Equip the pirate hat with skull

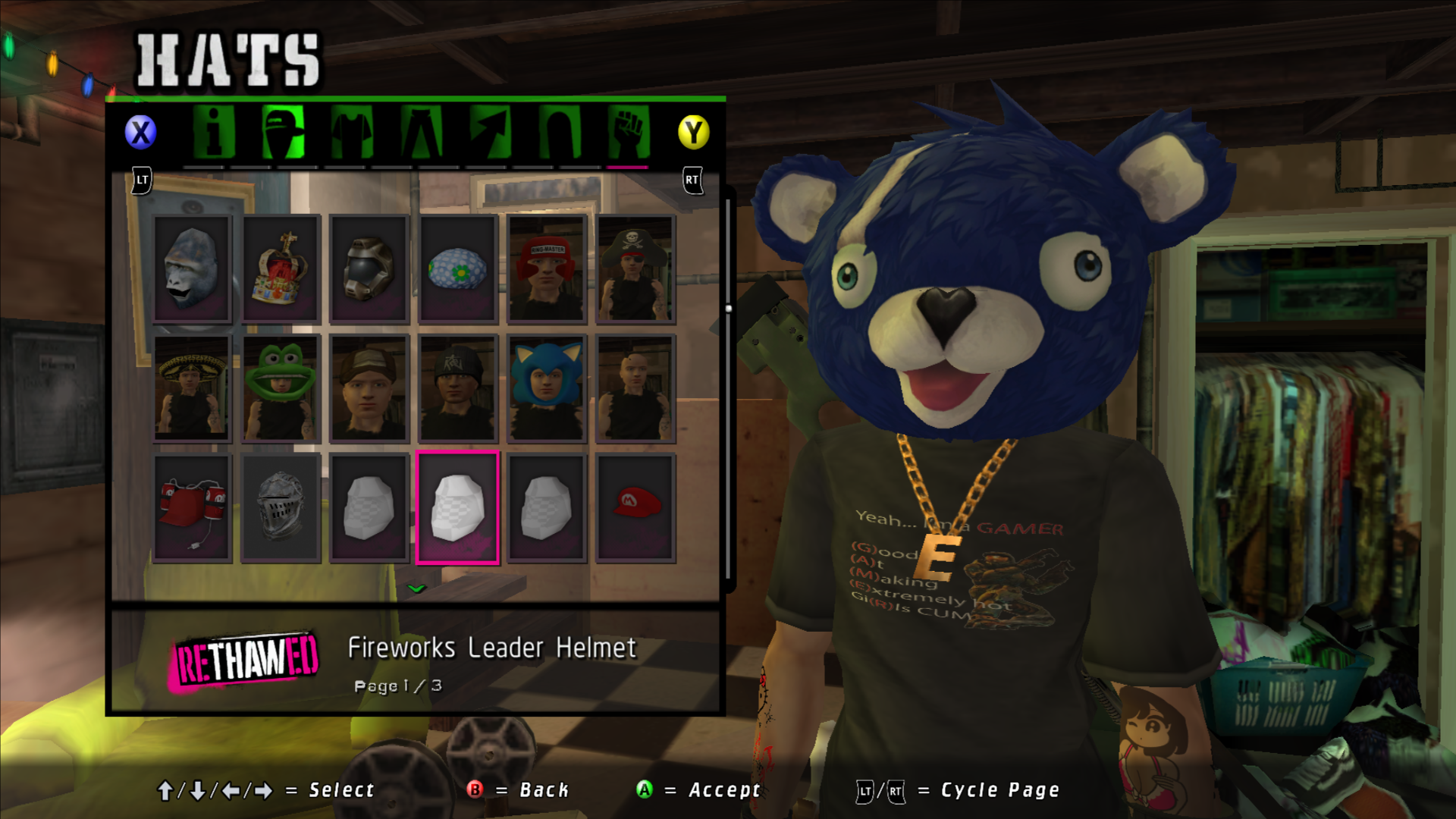(635, 269)
